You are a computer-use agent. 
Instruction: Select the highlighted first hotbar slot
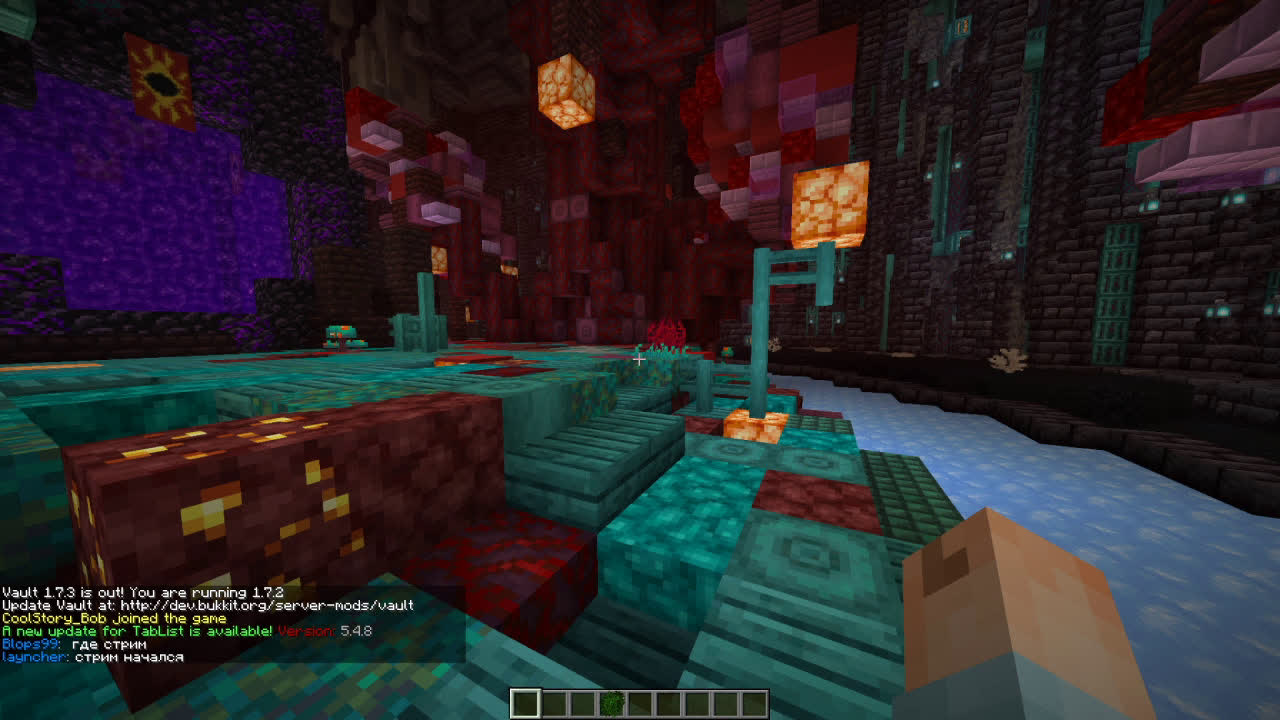[525, 704]
